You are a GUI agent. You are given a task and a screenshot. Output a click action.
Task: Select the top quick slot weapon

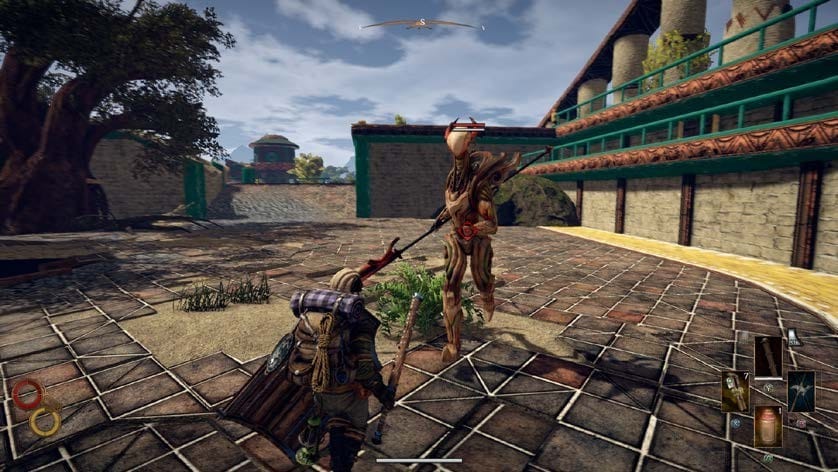pyautogui.click(x=768, y=356)
